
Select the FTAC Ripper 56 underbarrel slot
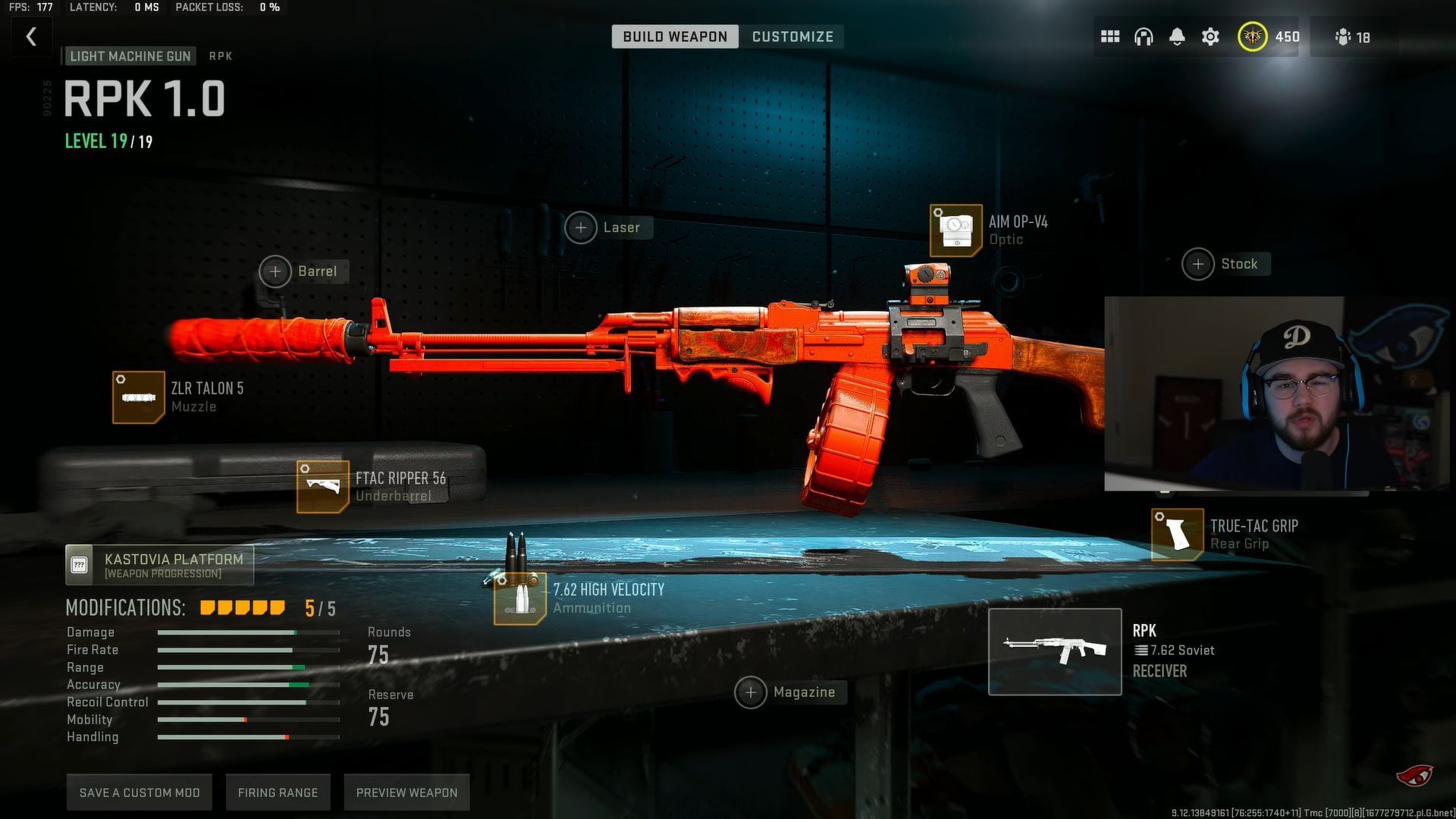(323, 486)
